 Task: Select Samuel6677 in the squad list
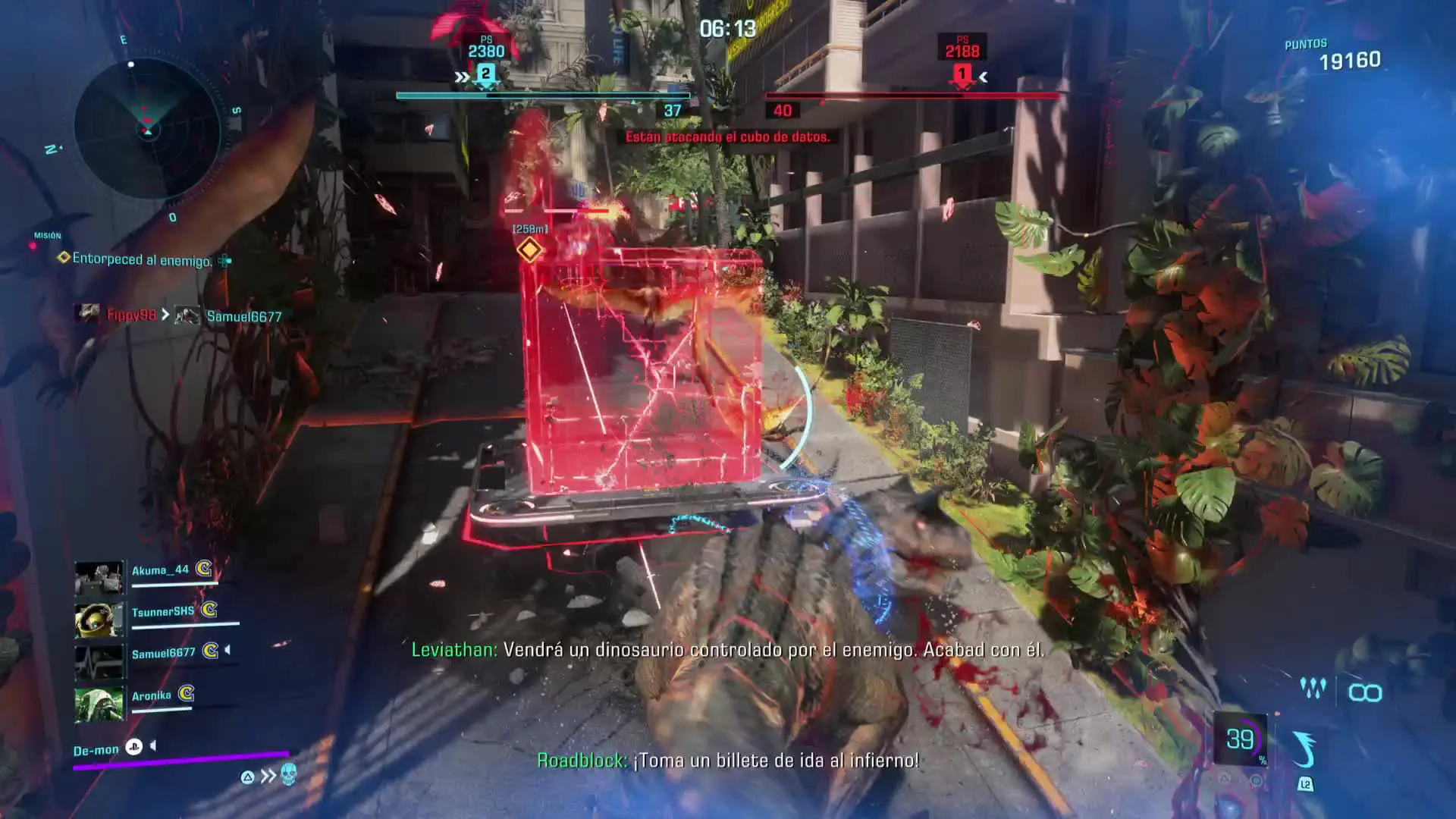163,653
